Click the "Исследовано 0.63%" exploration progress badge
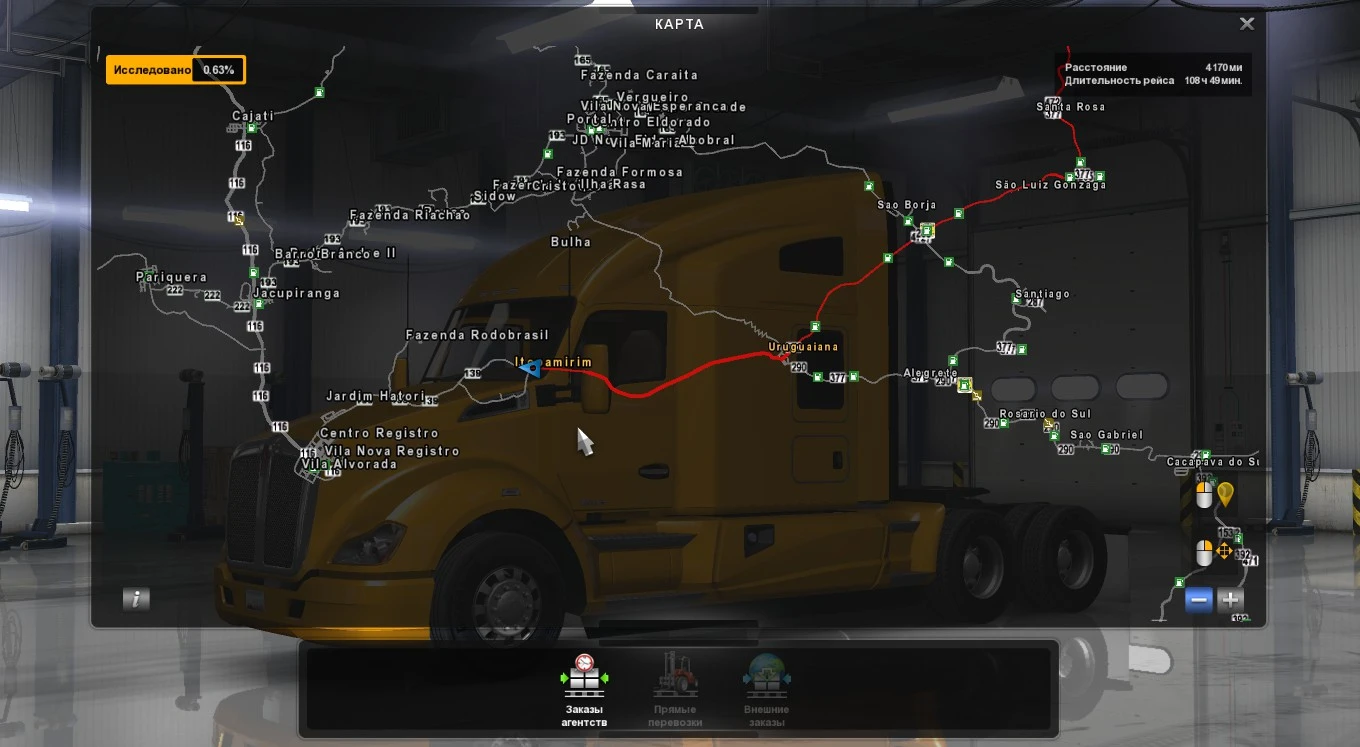1360x747 pixels. pyautogui.click(x=176, y=69)
